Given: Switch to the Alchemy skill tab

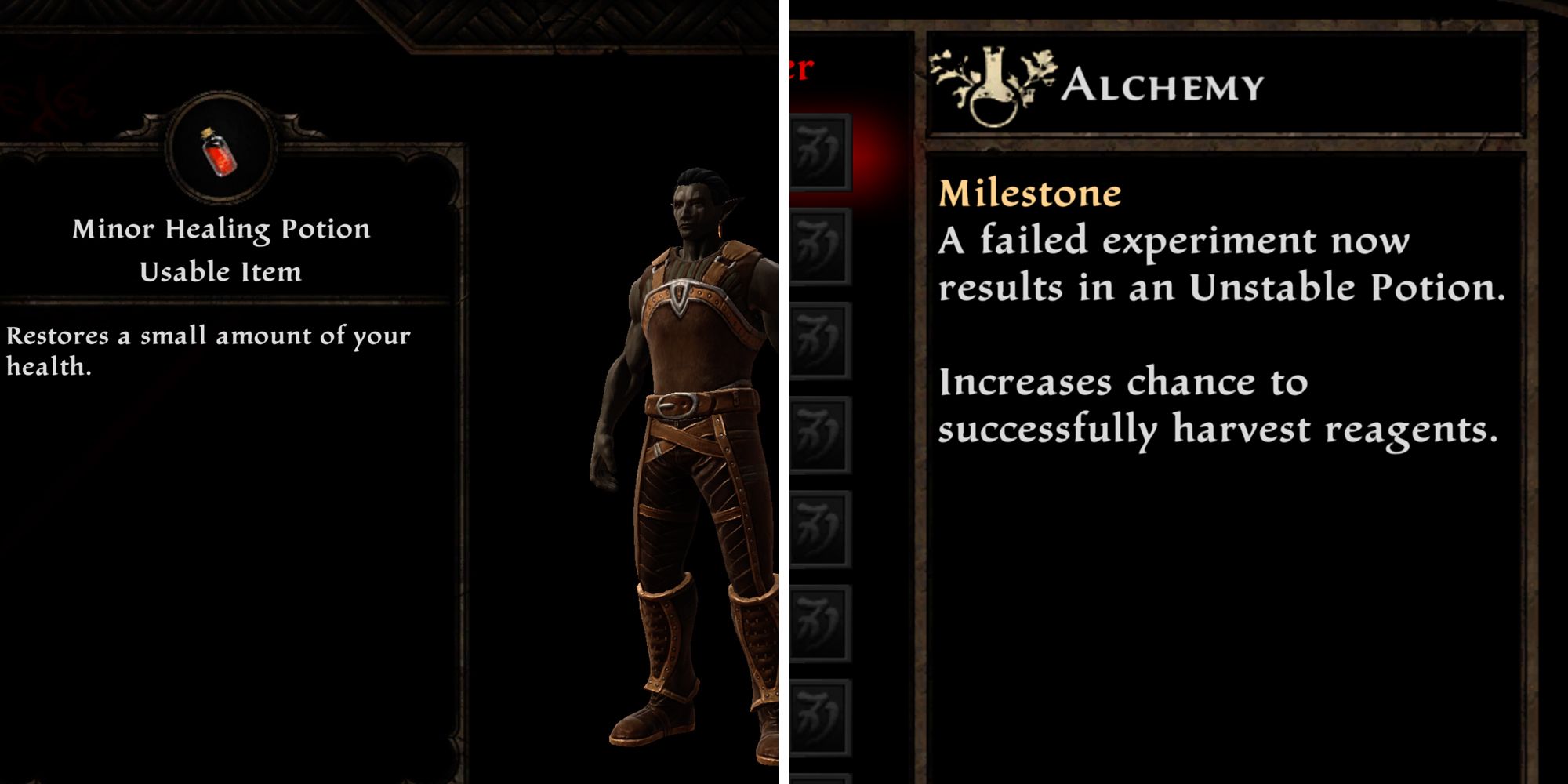Looking at the screenshot, I should pos(1164,86).
